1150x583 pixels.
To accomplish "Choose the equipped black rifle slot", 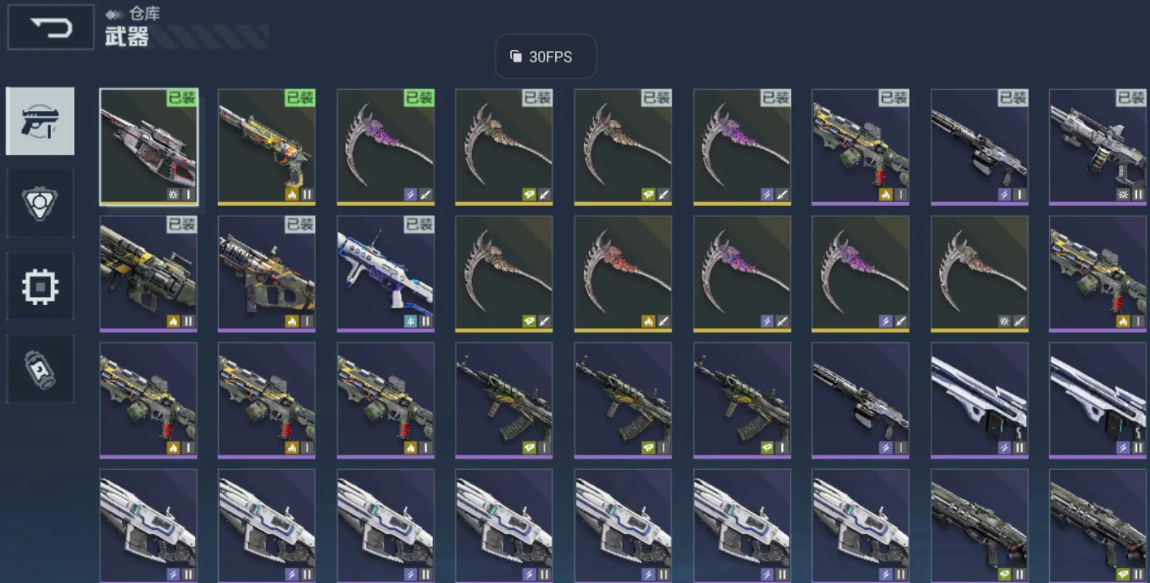I will (979, 146).
